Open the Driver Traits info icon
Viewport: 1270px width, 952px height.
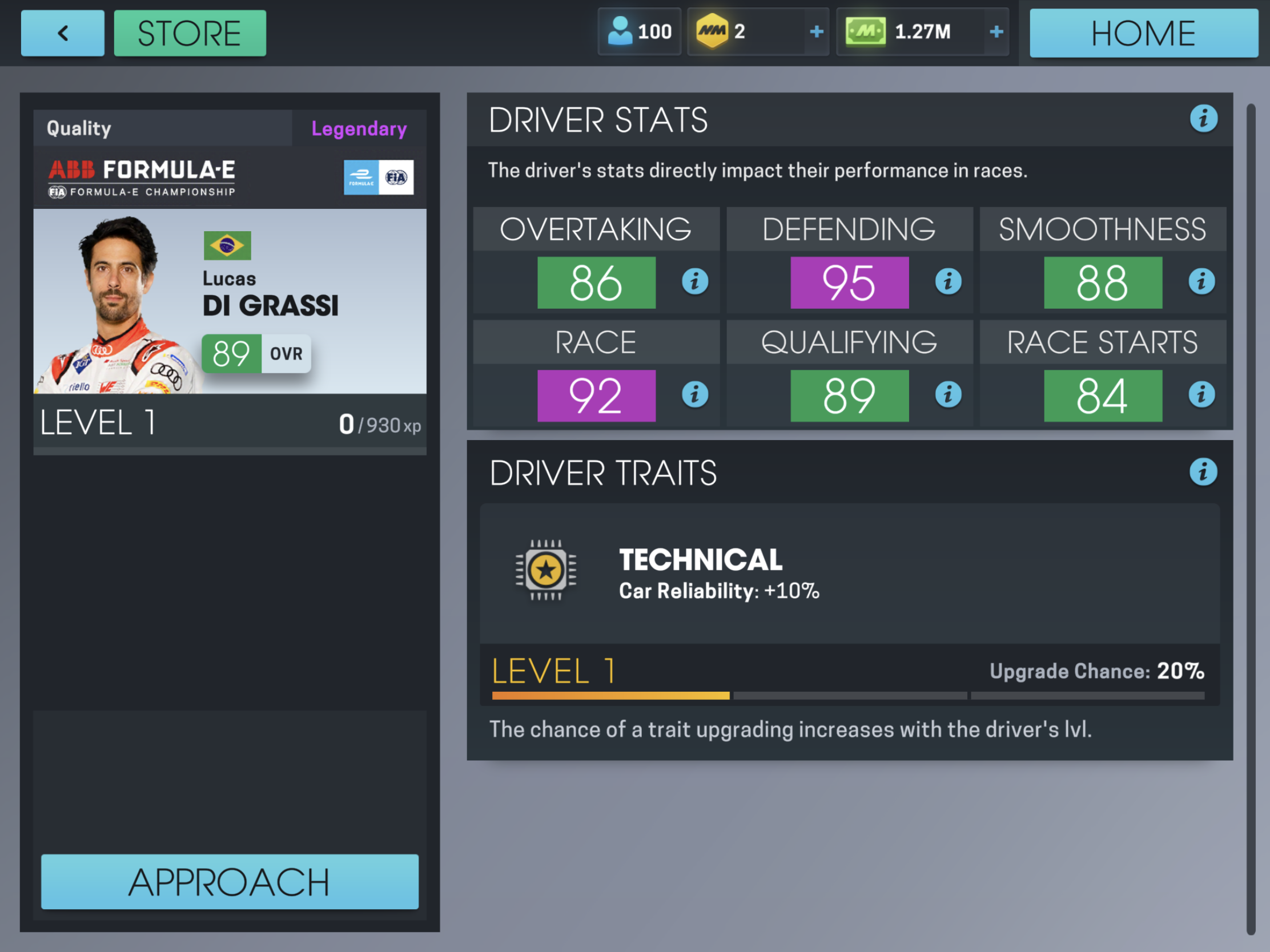pyautogui.click(x=1205, y=471)
